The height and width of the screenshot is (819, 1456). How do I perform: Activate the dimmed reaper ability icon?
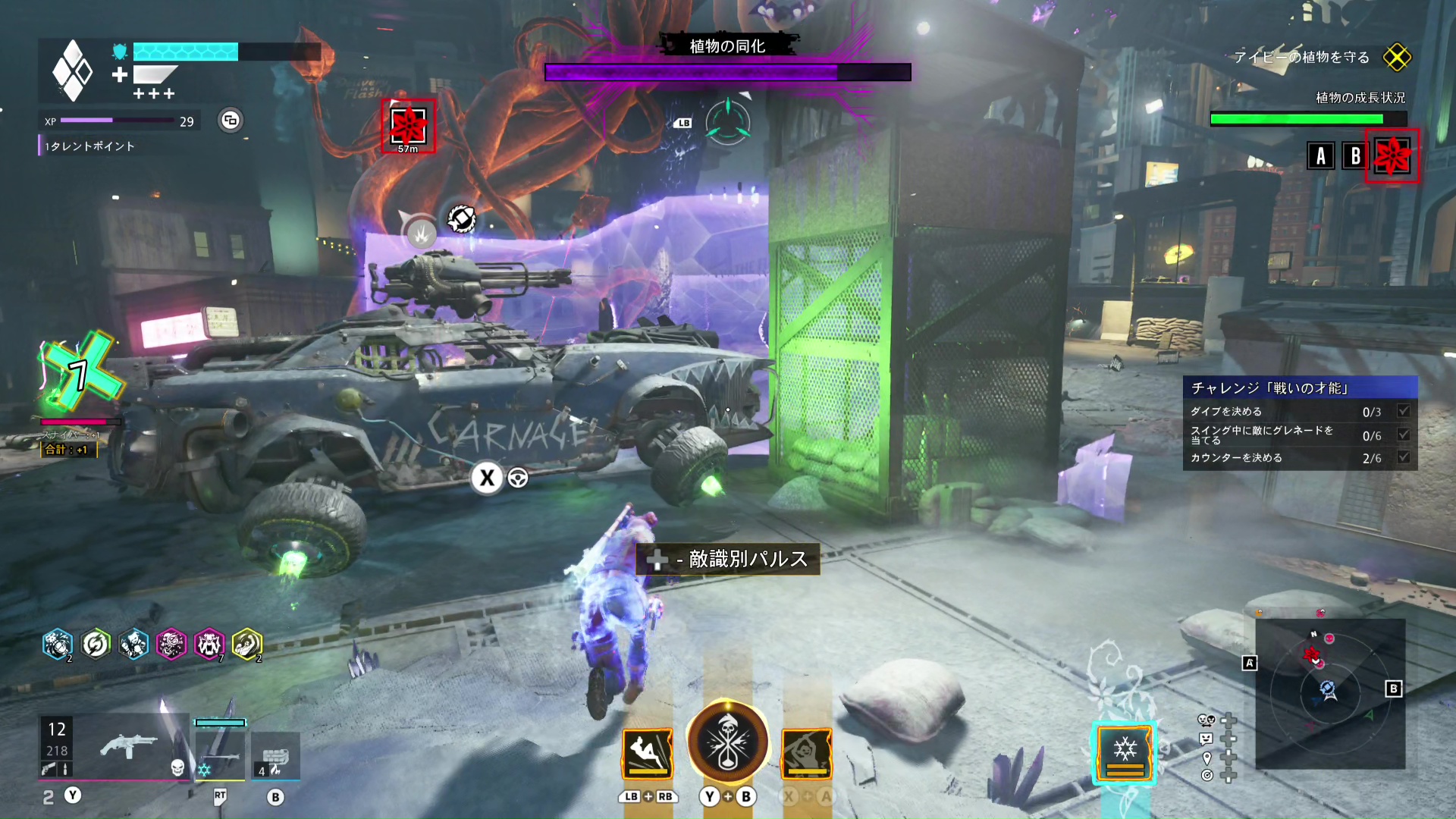pyautogui.click(x=807, y=753)
